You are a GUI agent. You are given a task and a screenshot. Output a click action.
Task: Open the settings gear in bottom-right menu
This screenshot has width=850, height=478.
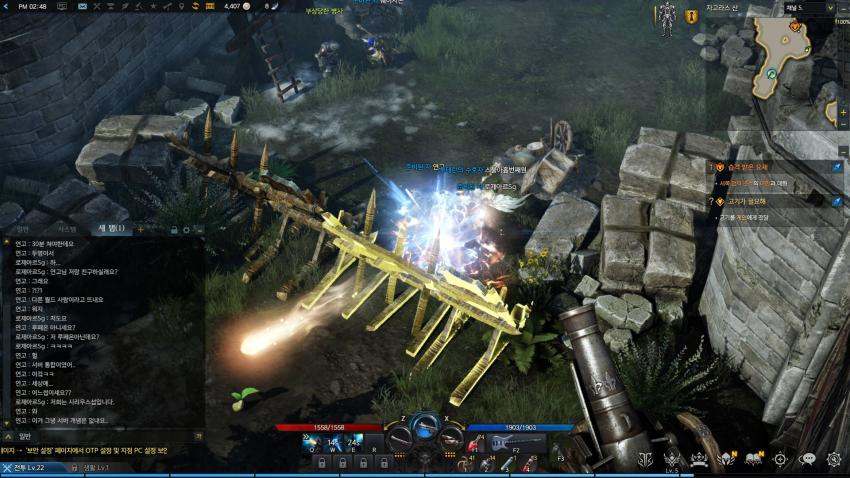click(x=833, y=459)
